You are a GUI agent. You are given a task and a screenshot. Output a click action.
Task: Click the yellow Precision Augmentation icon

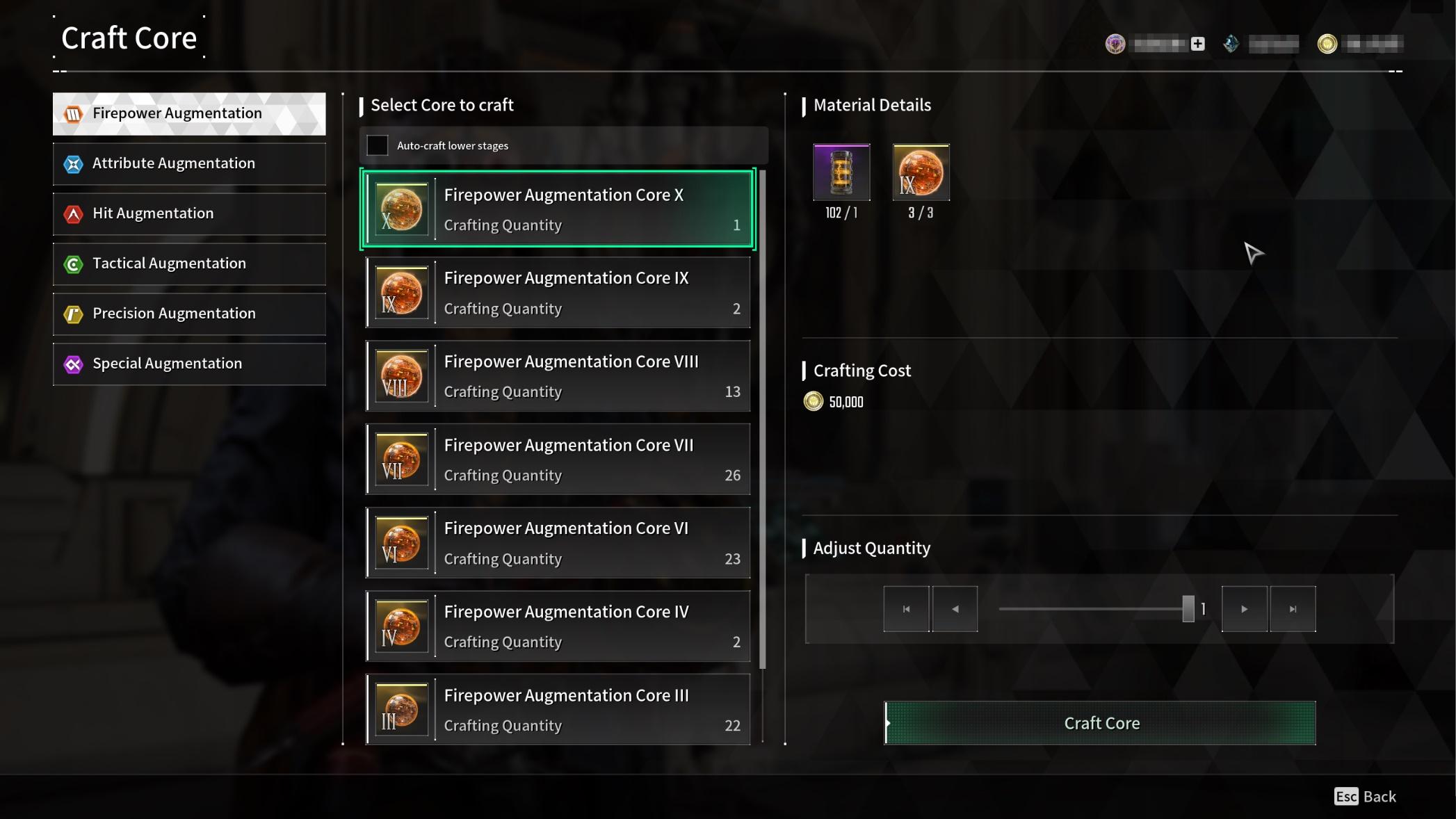(73, 314)
